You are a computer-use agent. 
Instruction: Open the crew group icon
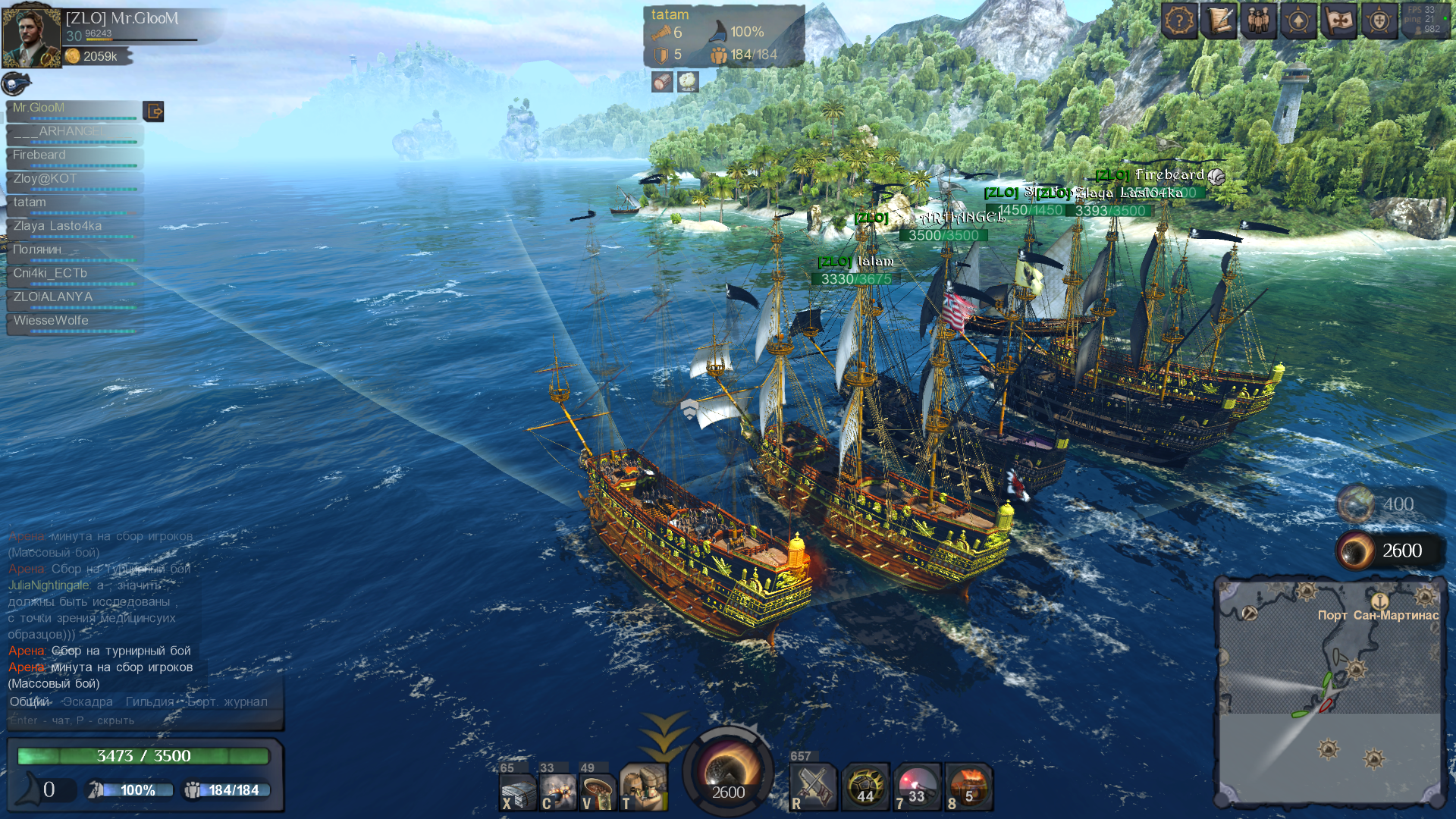pos(1259,21)
